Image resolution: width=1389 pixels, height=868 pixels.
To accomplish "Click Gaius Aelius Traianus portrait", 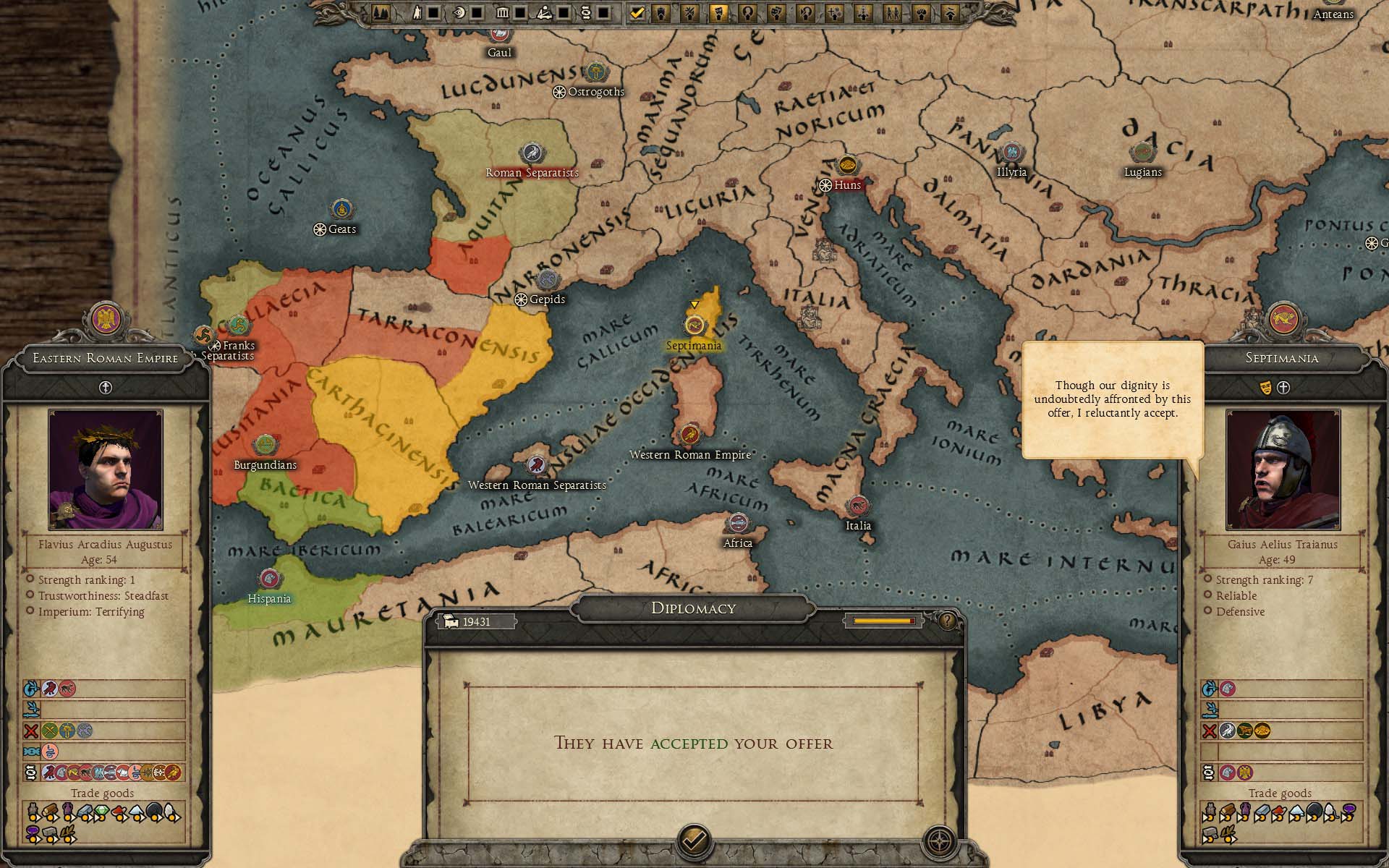I will point(1283,469).
